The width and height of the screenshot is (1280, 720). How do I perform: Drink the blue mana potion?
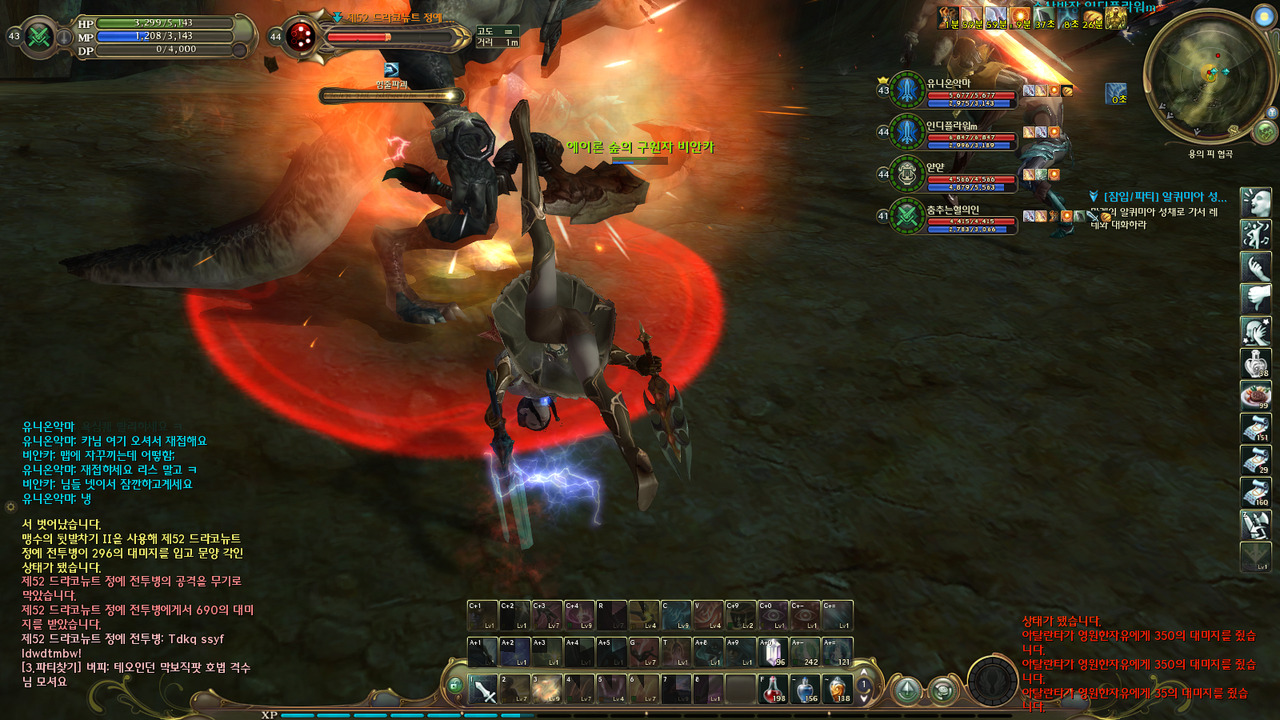pos(806,688)
